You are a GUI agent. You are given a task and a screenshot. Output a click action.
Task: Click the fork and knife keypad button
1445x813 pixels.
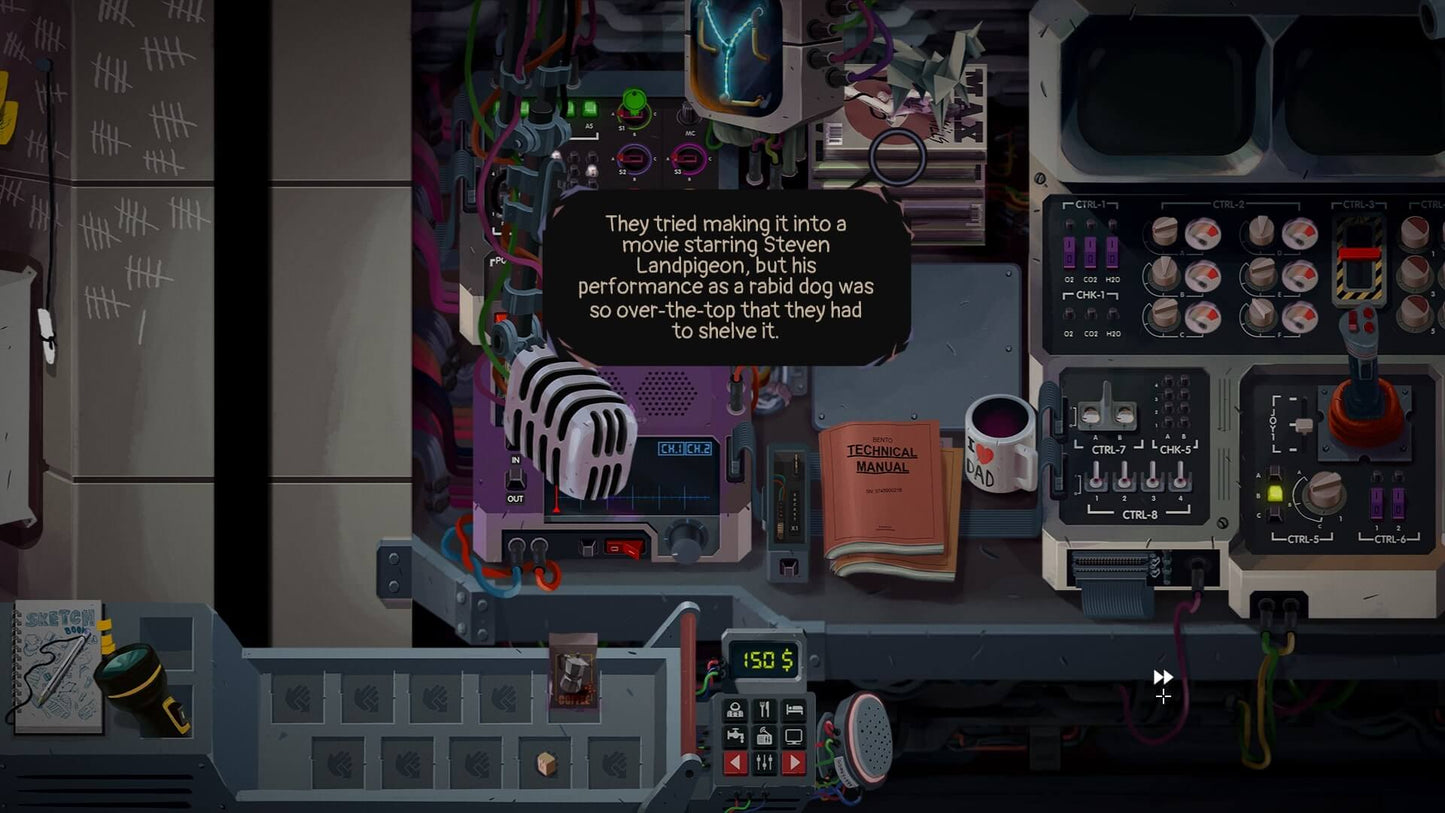[764, 710]
